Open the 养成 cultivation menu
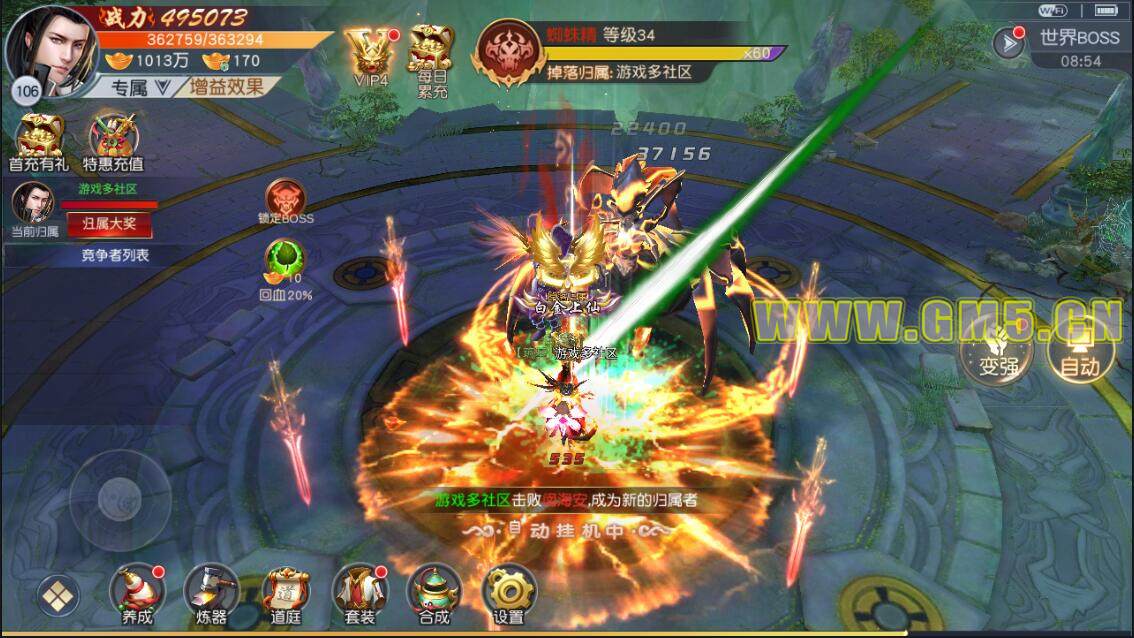 137,594
